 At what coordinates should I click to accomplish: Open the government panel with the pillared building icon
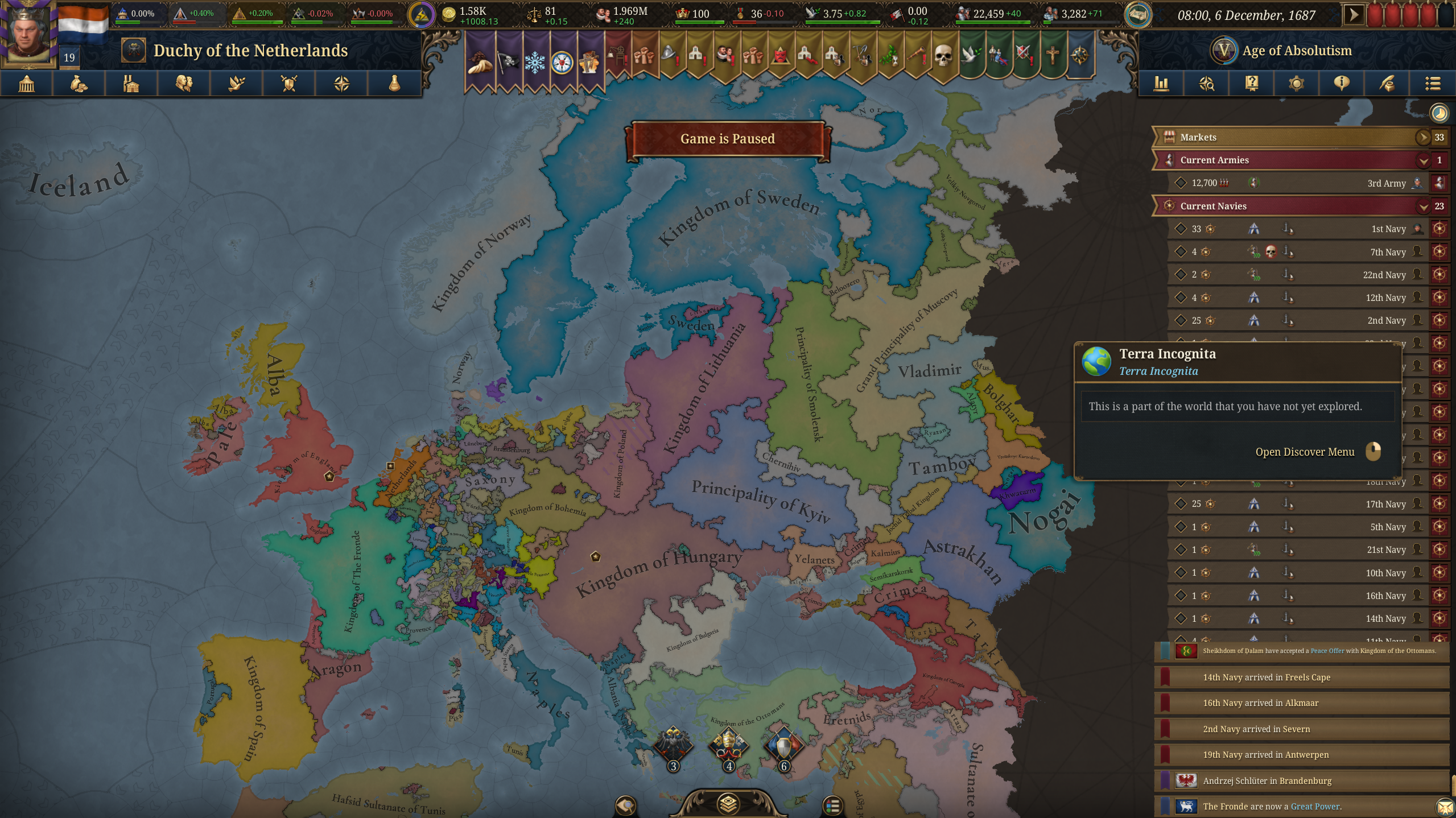[27, 84]
